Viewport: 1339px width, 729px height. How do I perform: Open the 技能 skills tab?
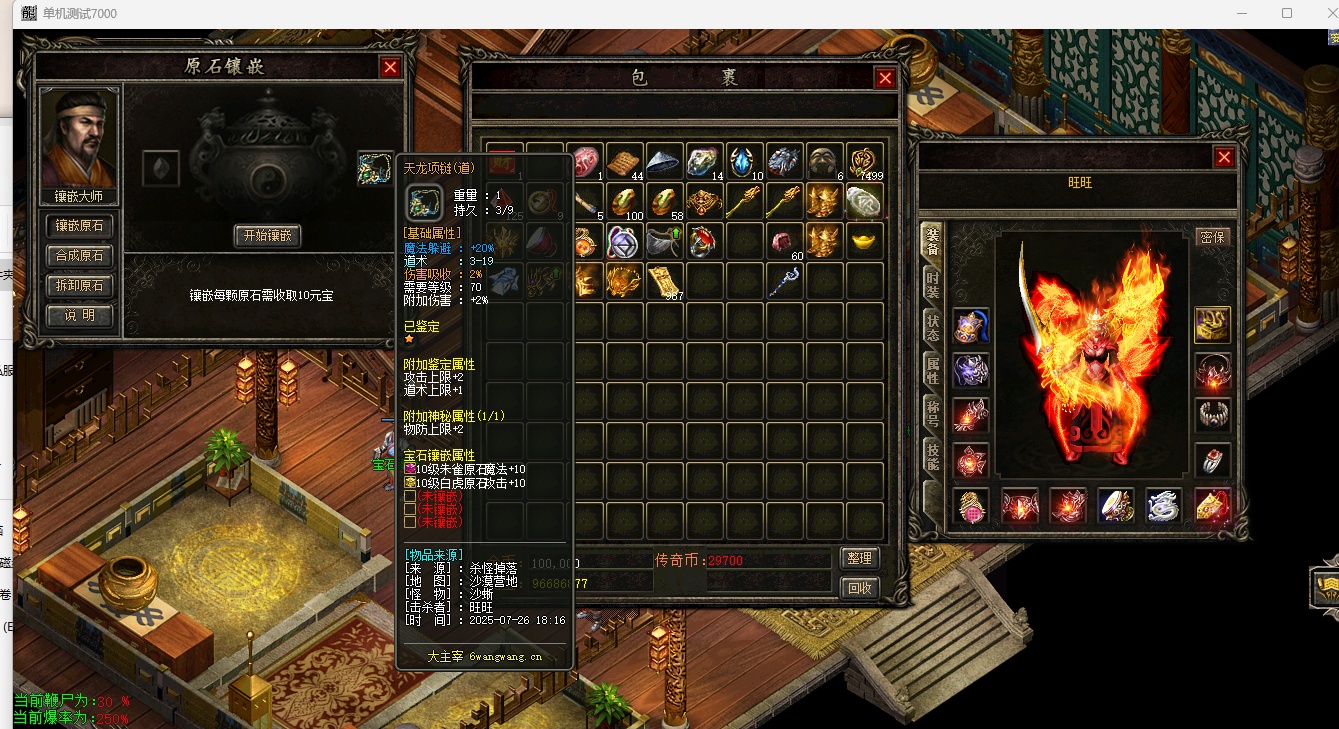[931, 456]
